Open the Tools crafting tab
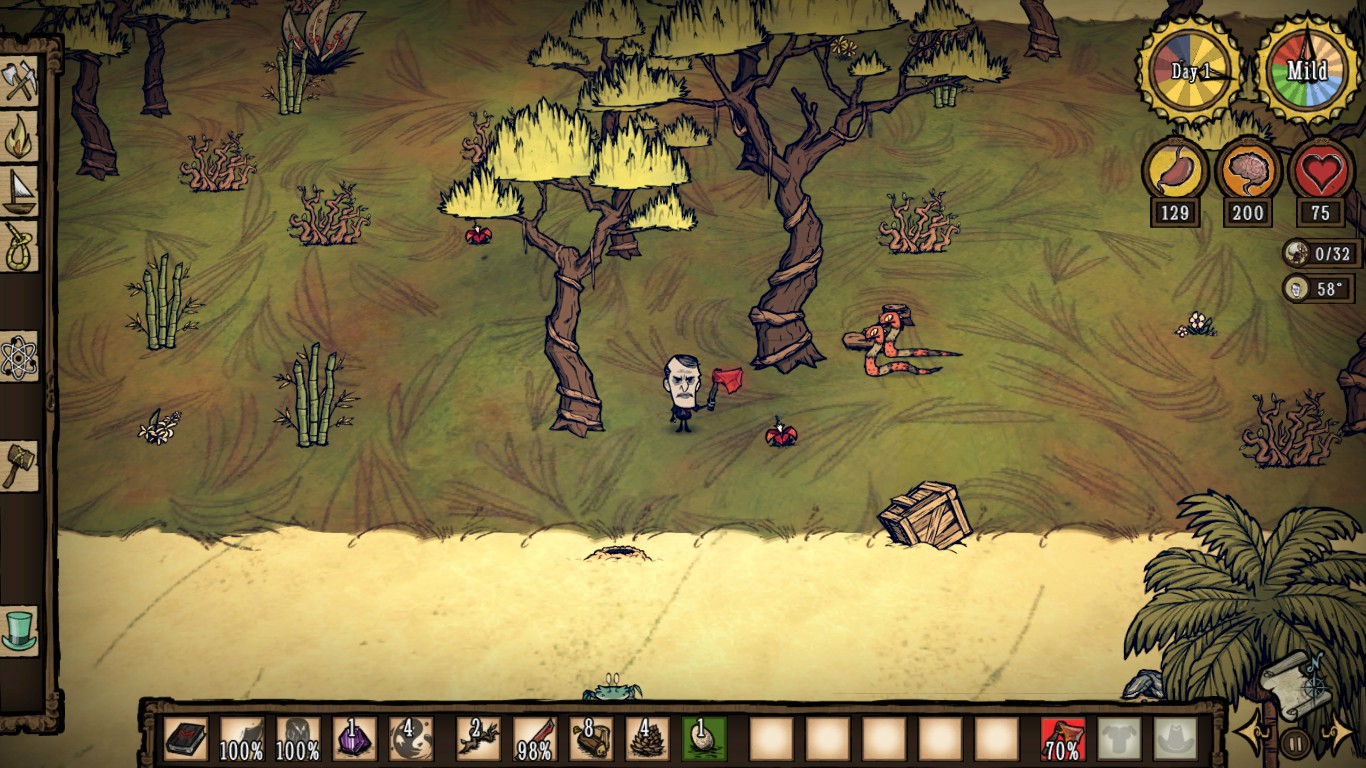The image size is (1366, 768). [x=20, y=81]
